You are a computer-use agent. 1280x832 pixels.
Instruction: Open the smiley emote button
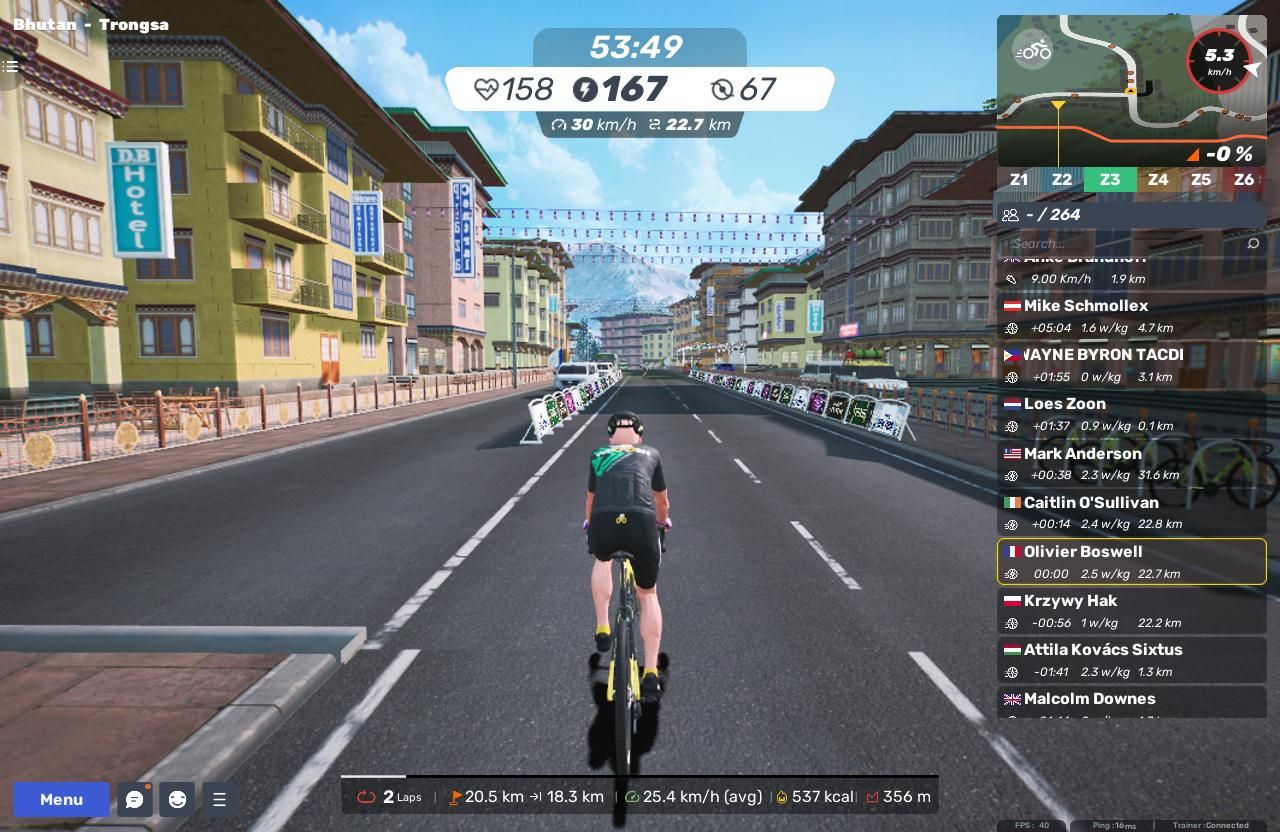[x=177, y=799]
